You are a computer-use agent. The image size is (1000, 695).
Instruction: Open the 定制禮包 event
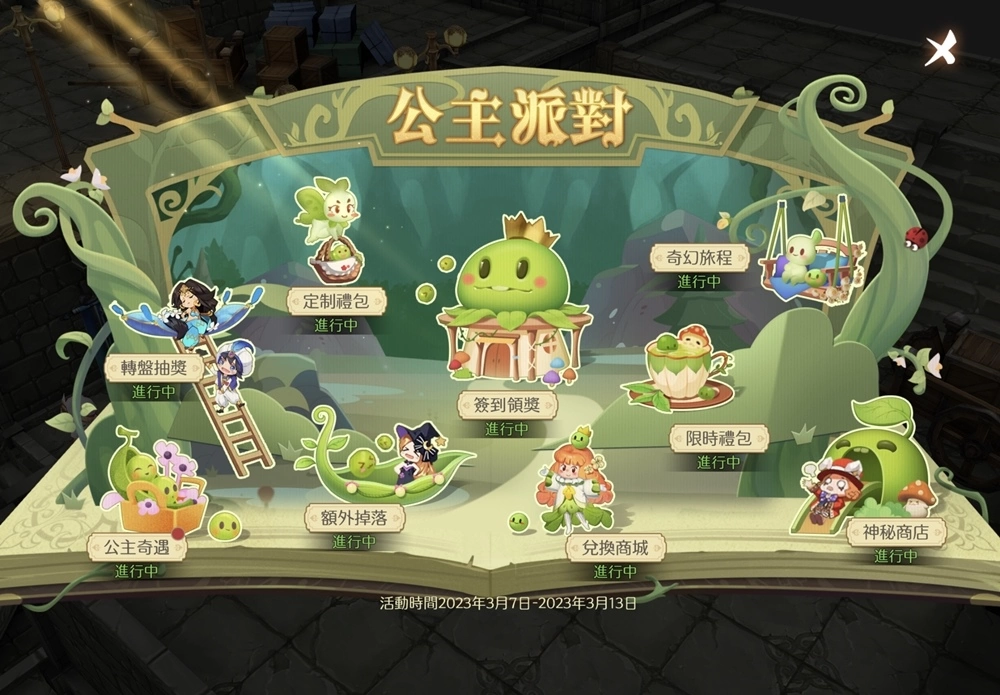tap(336, 300)
